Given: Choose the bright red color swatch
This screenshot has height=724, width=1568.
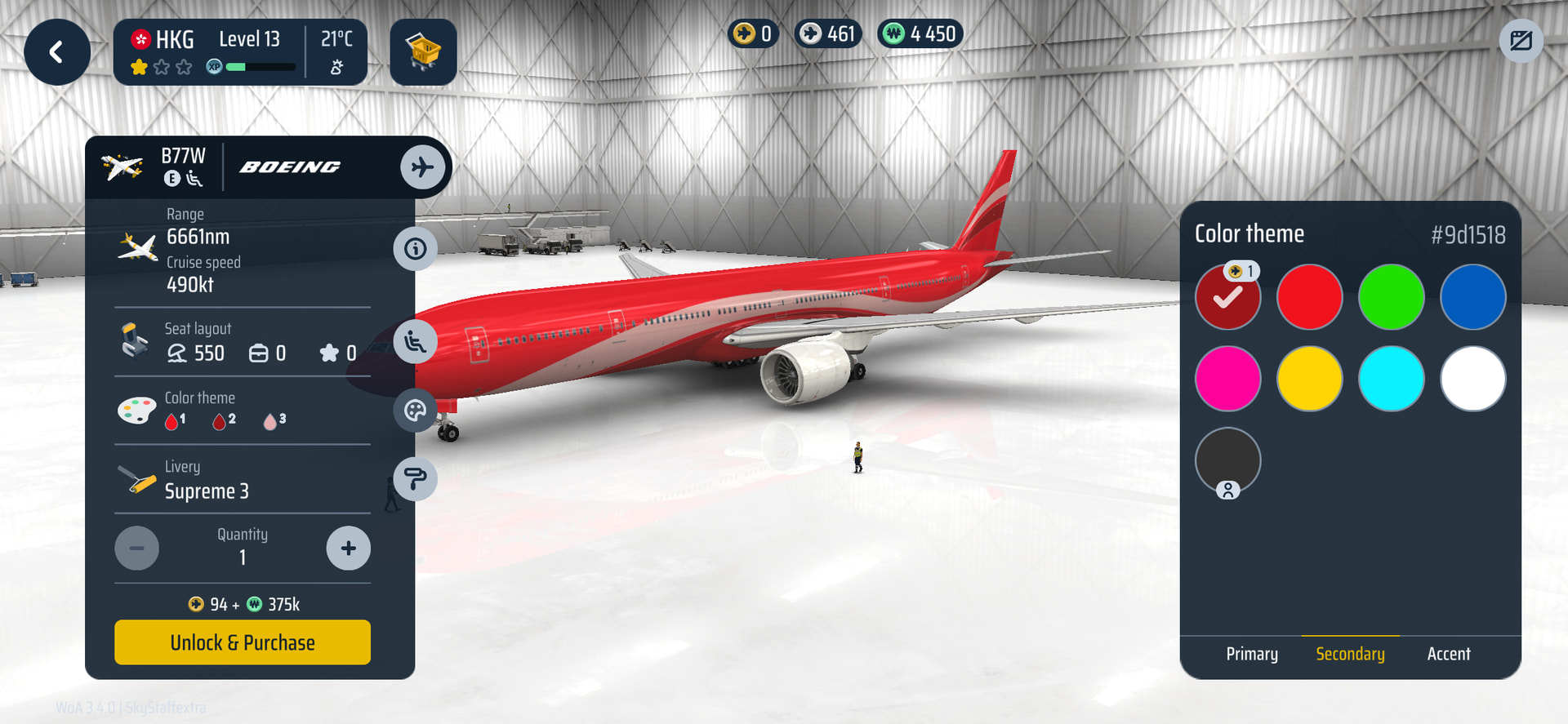Looking at the screenshot, I should tap(1309, 297).
